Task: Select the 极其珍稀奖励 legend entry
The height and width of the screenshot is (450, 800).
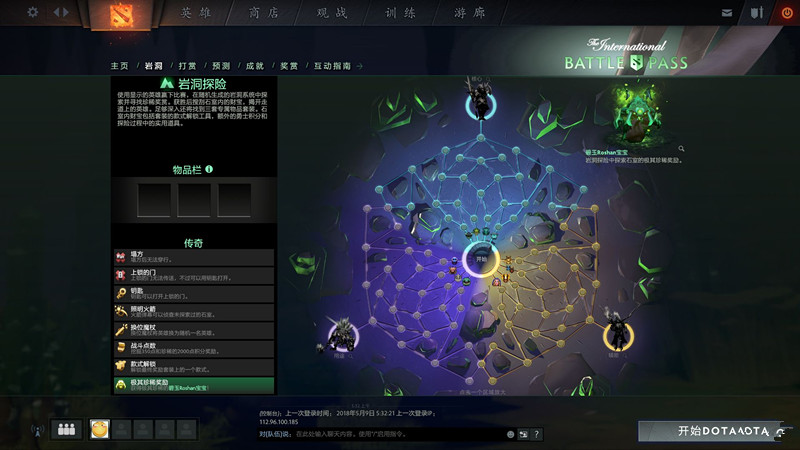Action: pos(193,384)
